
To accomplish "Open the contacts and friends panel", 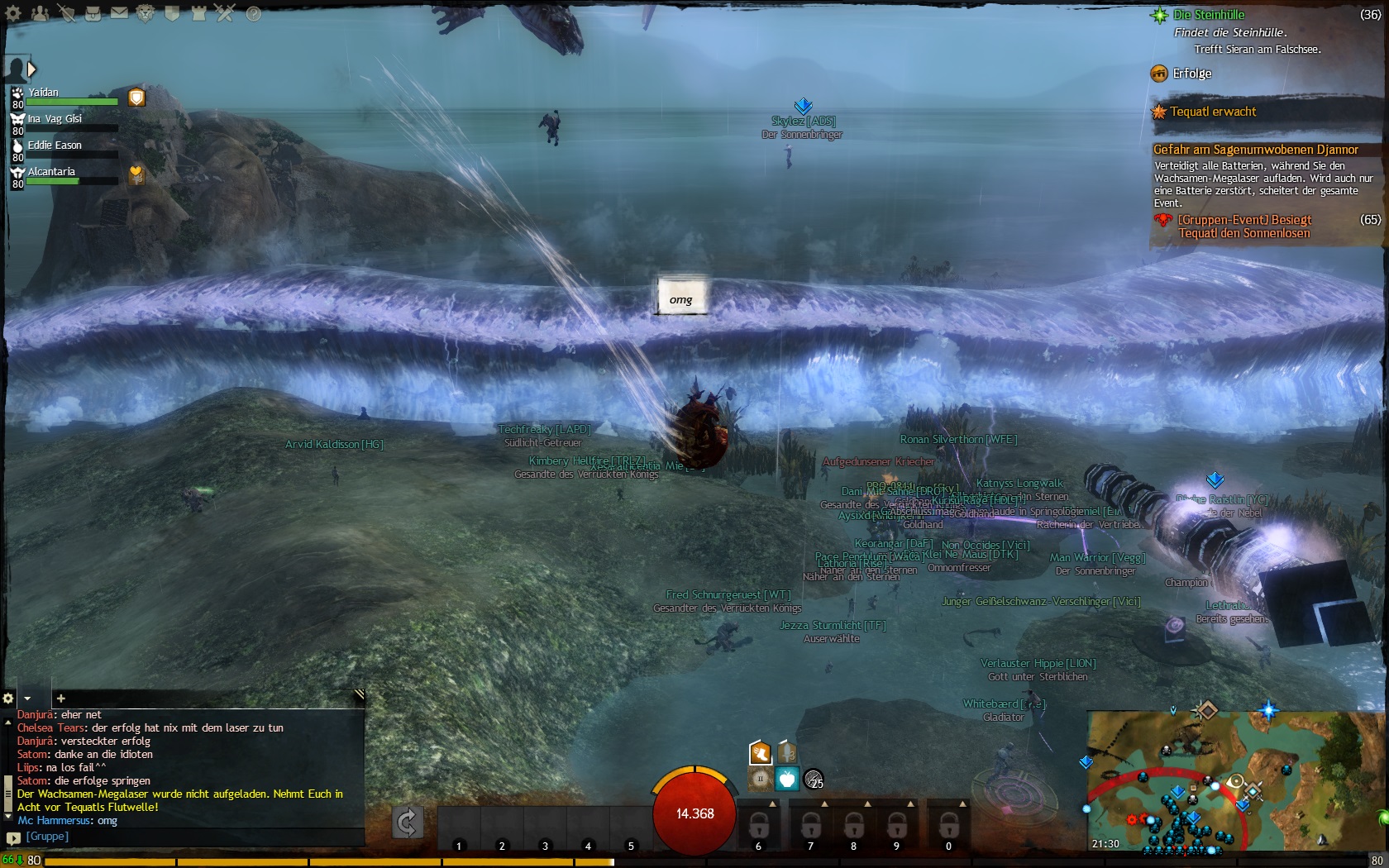I will coord(40,13).
